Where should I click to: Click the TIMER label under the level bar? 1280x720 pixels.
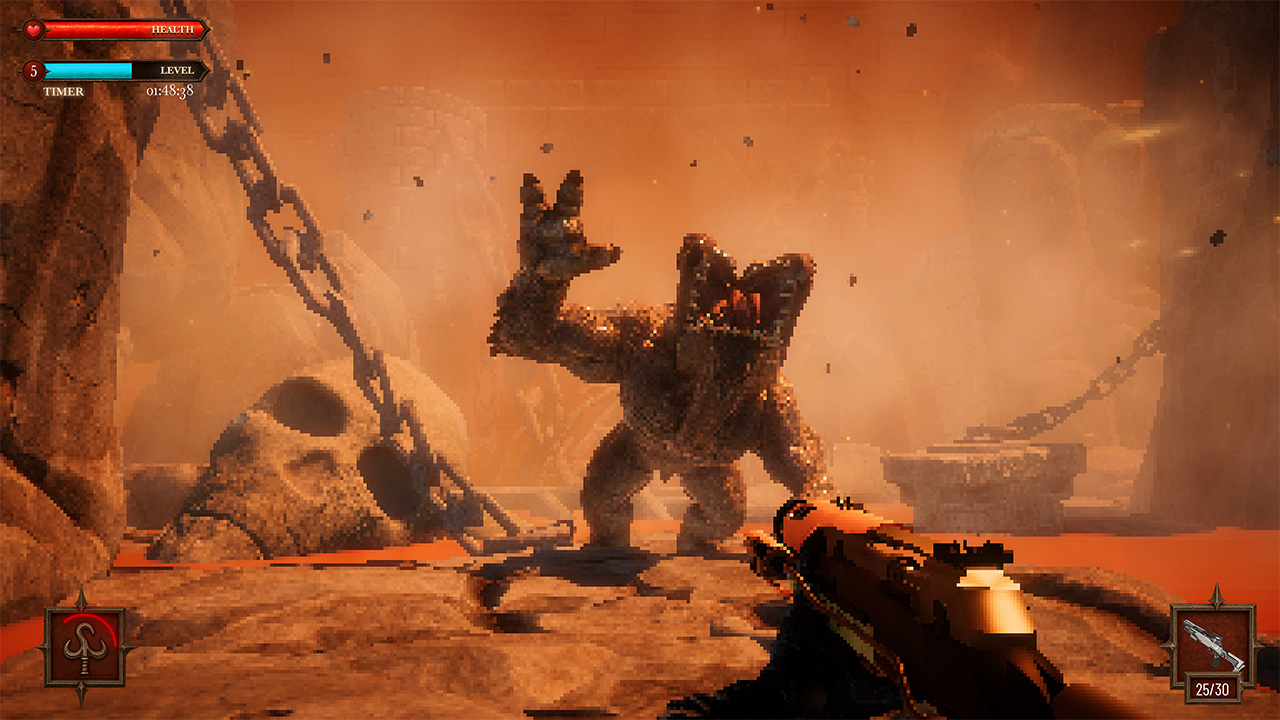64,89
